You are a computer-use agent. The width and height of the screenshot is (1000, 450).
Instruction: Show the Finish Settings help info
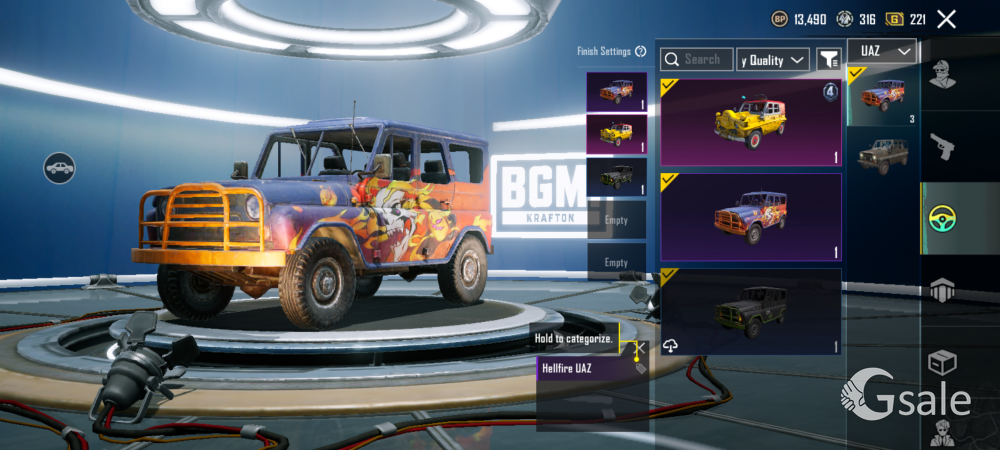[x=641, y=51]
